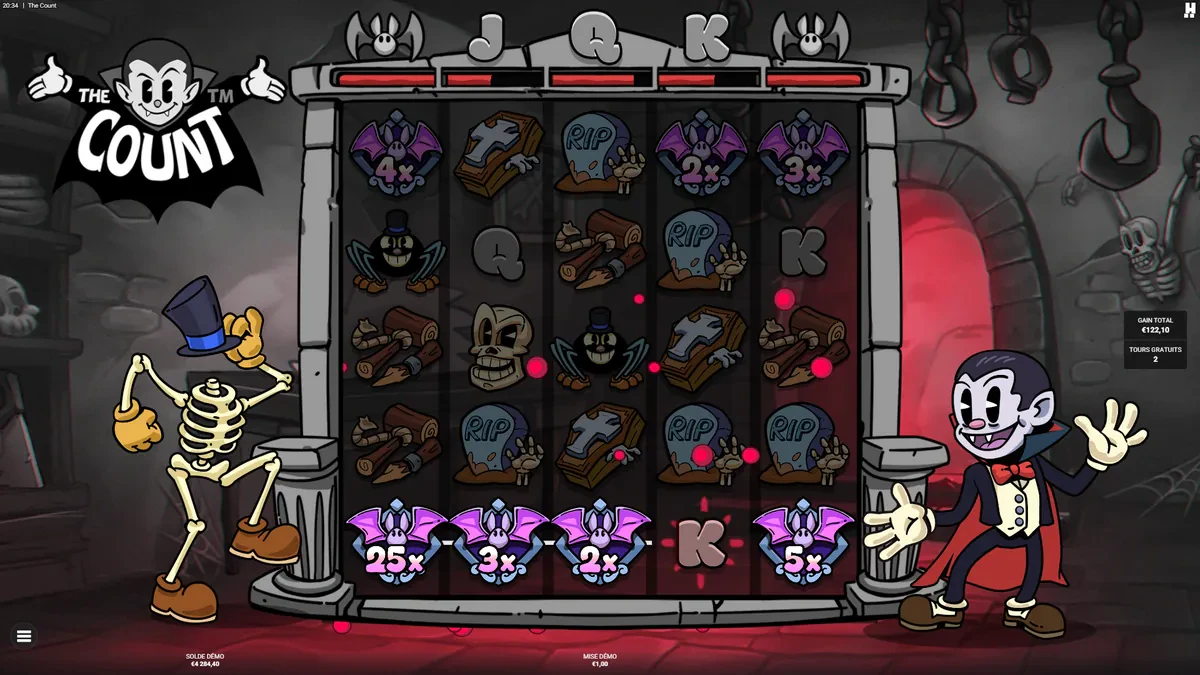Click the Hacksaw logo icon
Image resolution: width=1200 pixels, height=675 pixels.
(1189, 10)
